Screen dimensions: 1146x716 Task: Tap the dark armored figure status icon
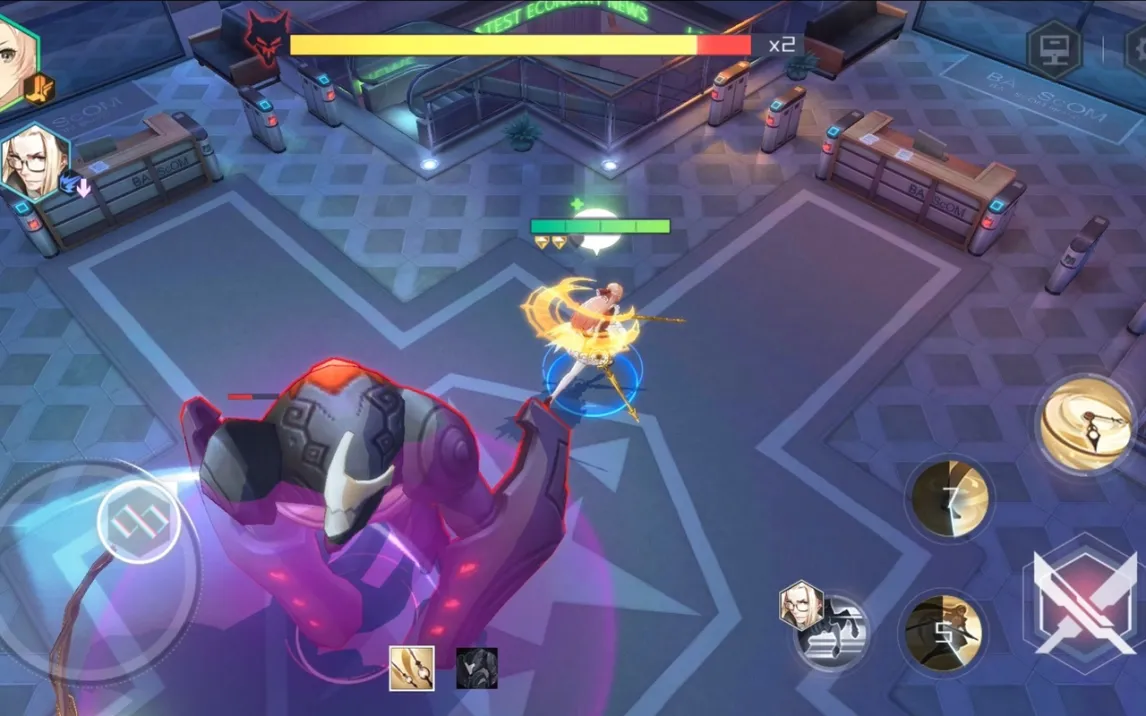point(477,668)
